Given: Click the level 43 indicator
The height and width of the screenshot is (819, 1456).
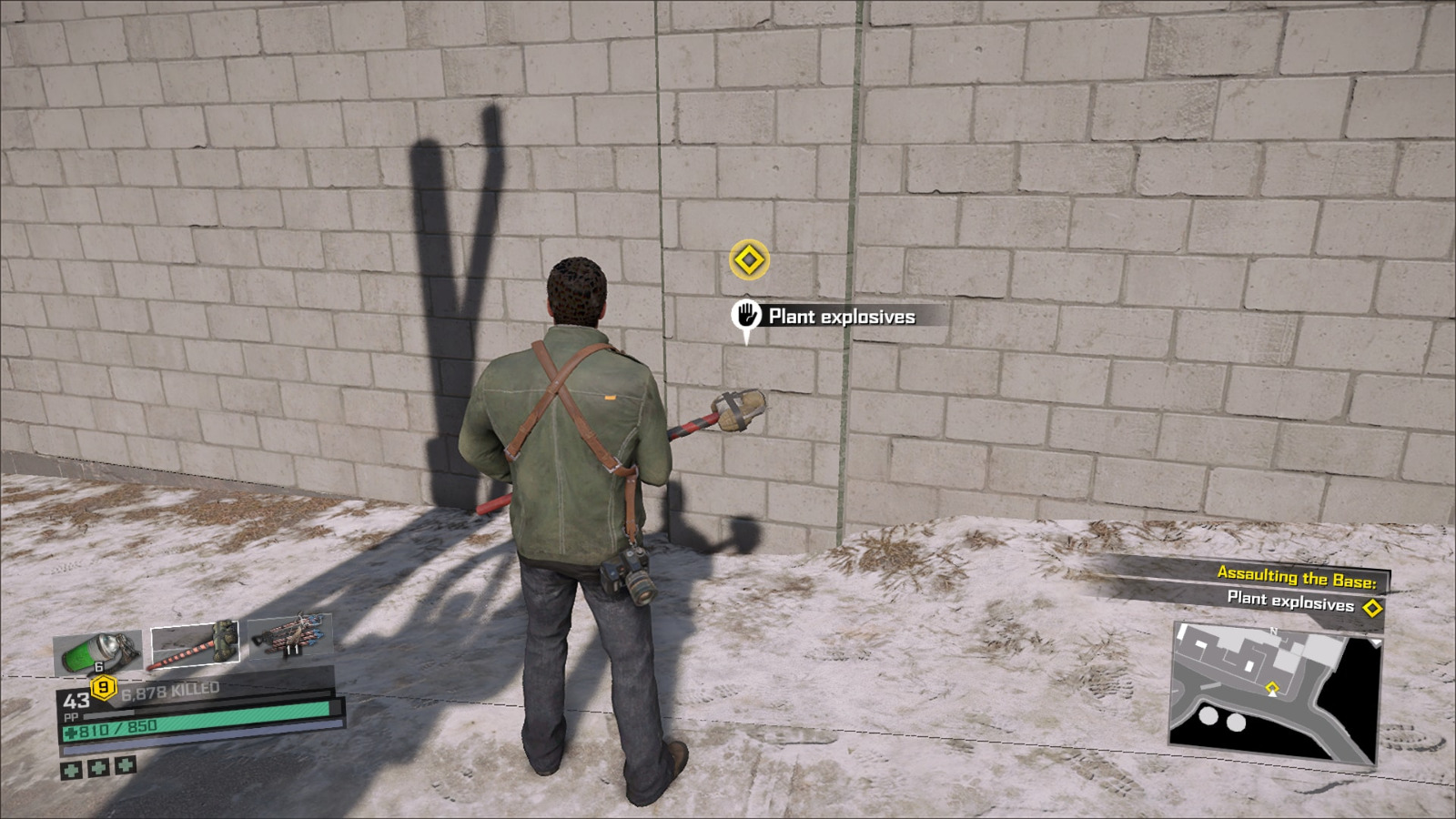Looking at the screenshot, I should point(76,701).
